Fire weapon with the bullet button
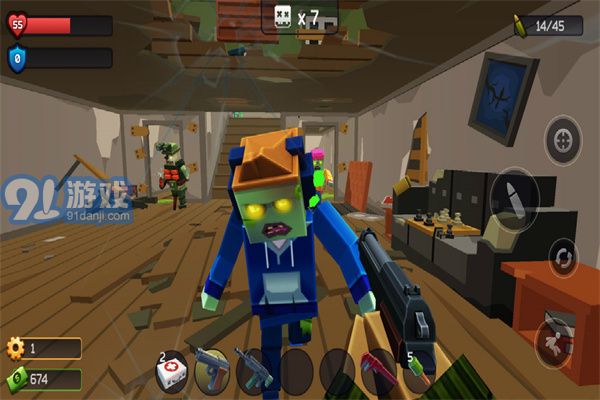 (516, 193)
